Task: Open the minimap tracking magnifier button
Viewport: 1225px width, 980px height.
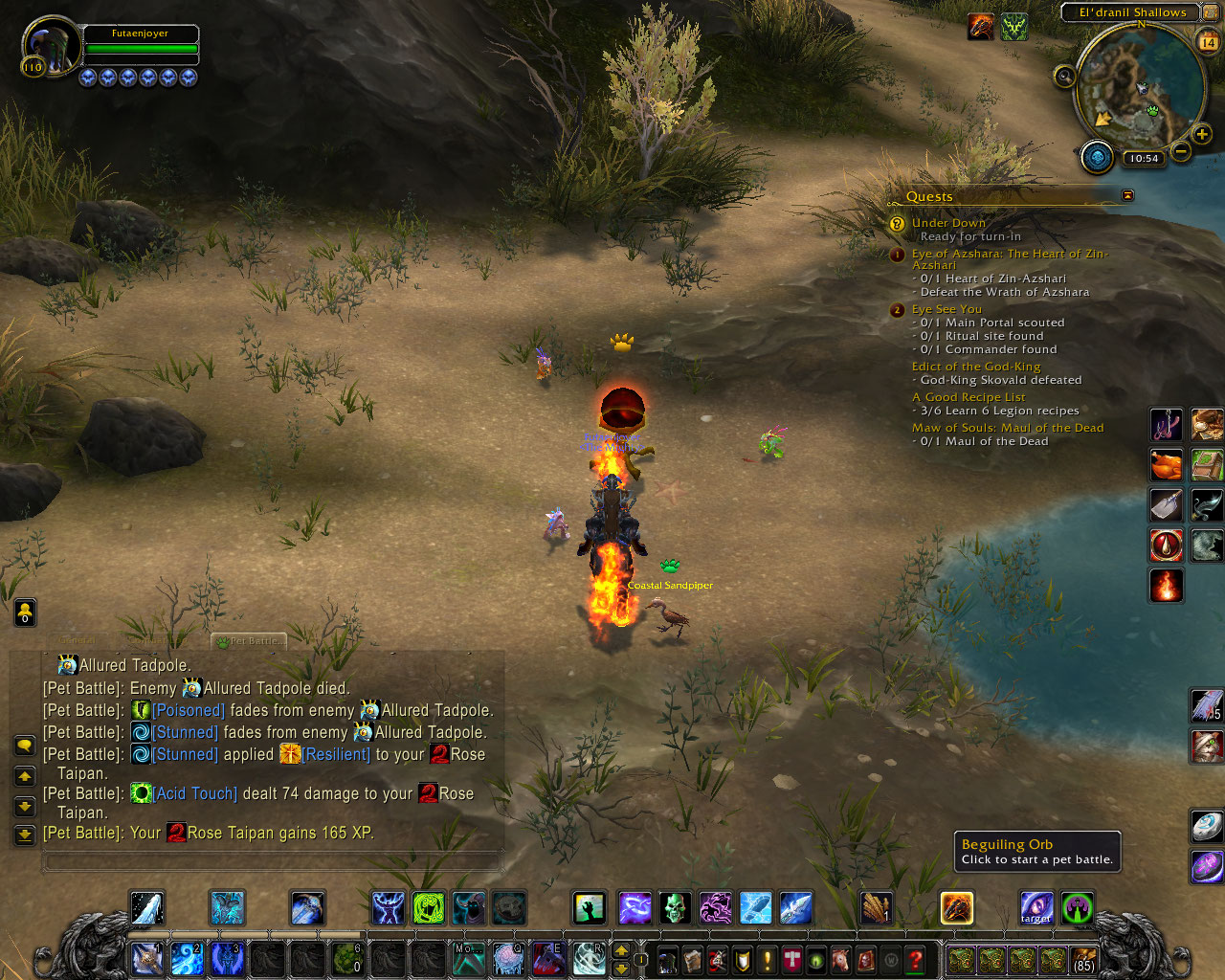Action: [1064, 77]
